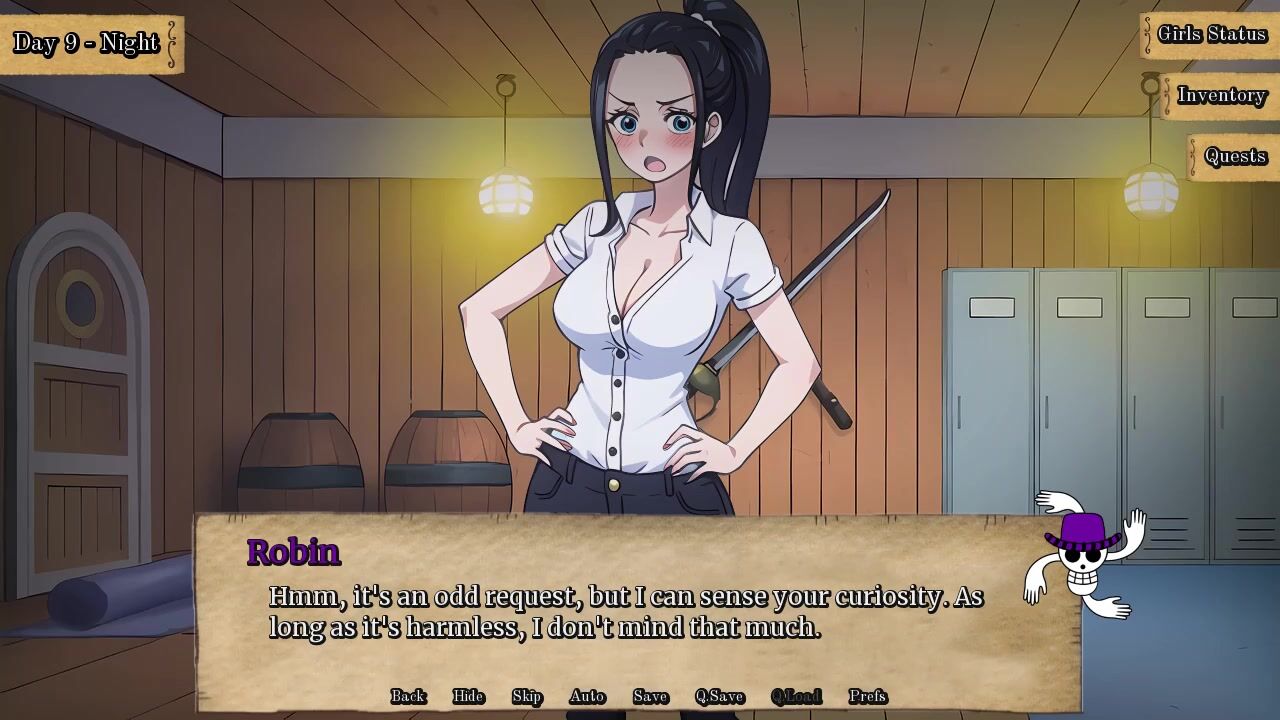Screen dimensions: 1280x720
Task: Perform a quick save with Q.Save
Action: 719,696
